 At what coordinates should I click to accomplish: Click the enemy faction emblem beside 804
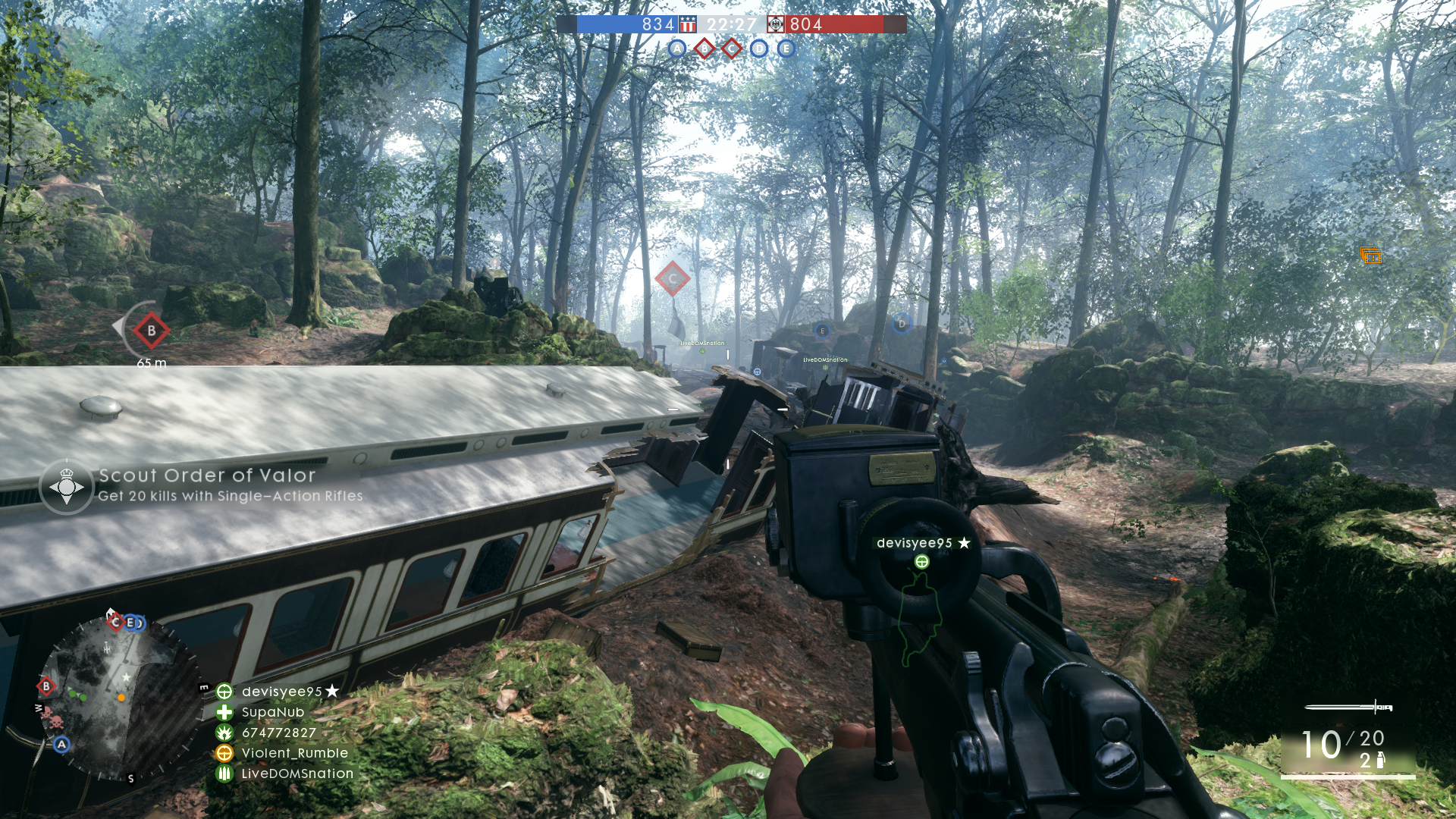[776, 24]
